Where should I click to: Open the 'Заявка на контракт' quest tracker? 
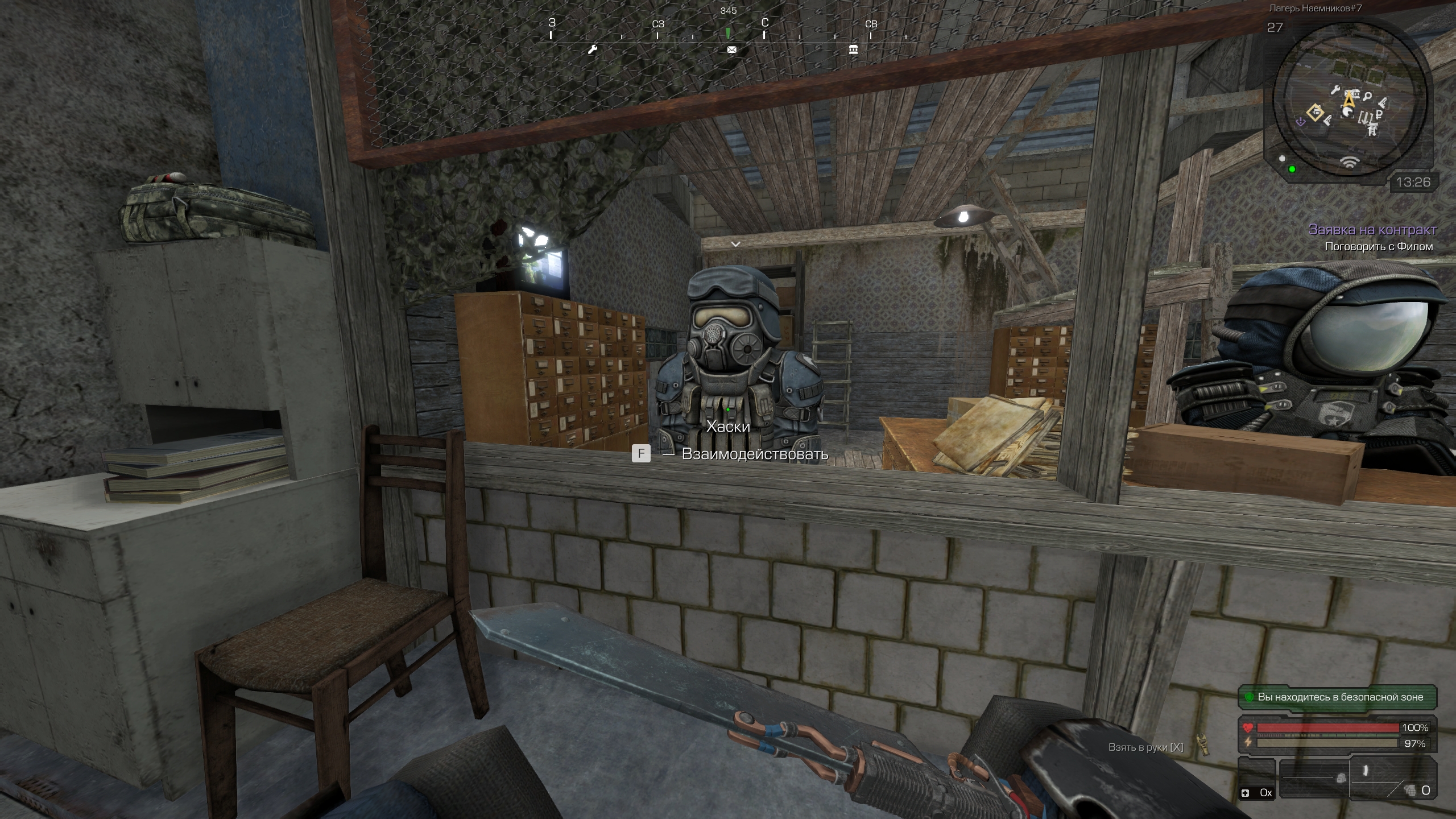[x=1372, y=230]
